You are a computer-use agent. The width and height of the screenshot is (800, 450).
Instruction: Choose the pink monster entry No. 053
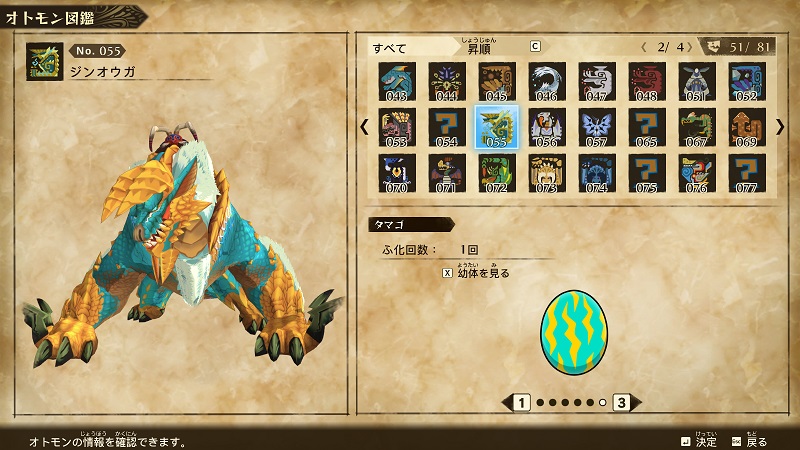397,127
